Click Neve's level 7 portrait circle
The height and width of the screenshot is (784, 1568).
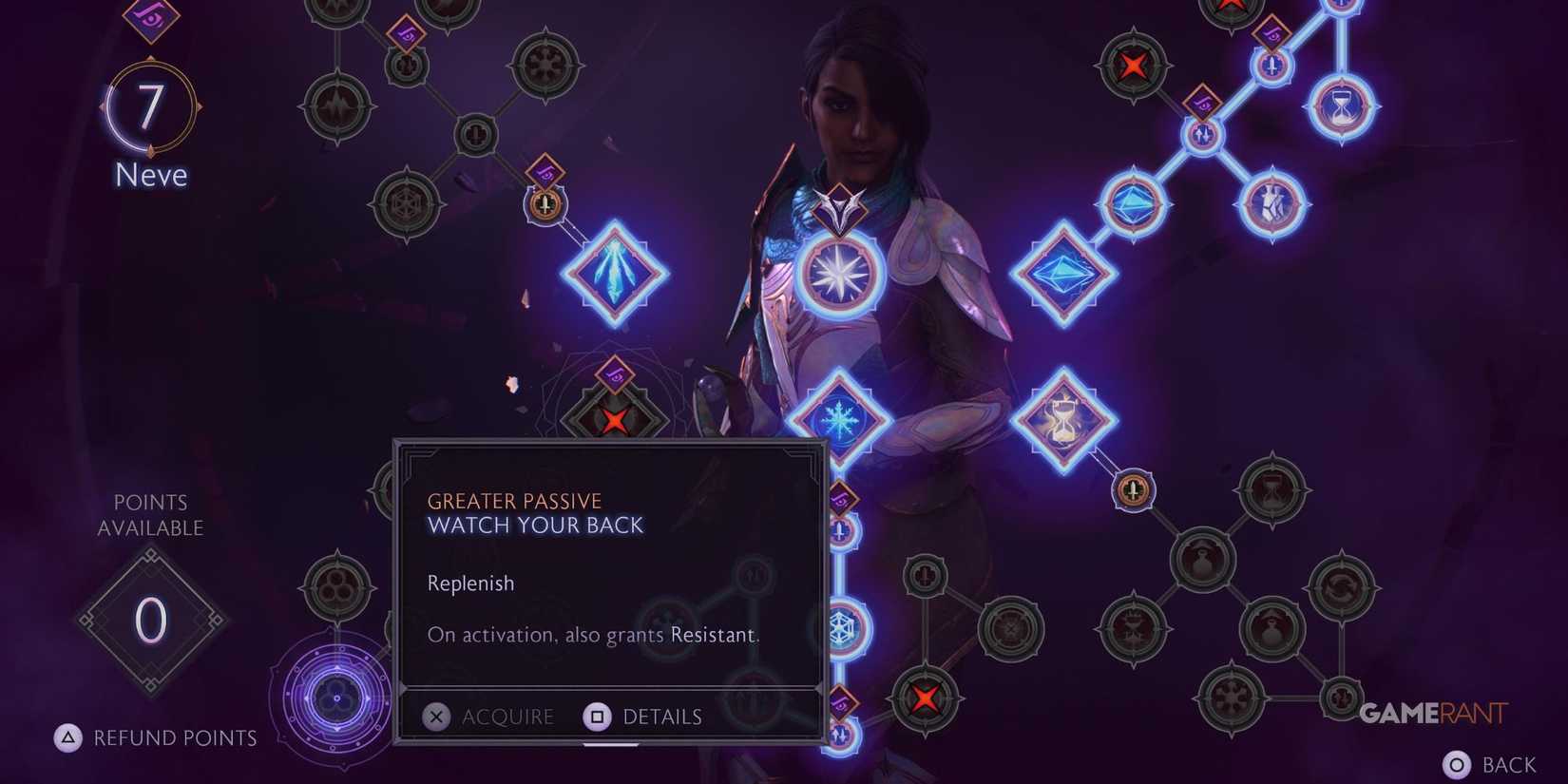150,106
